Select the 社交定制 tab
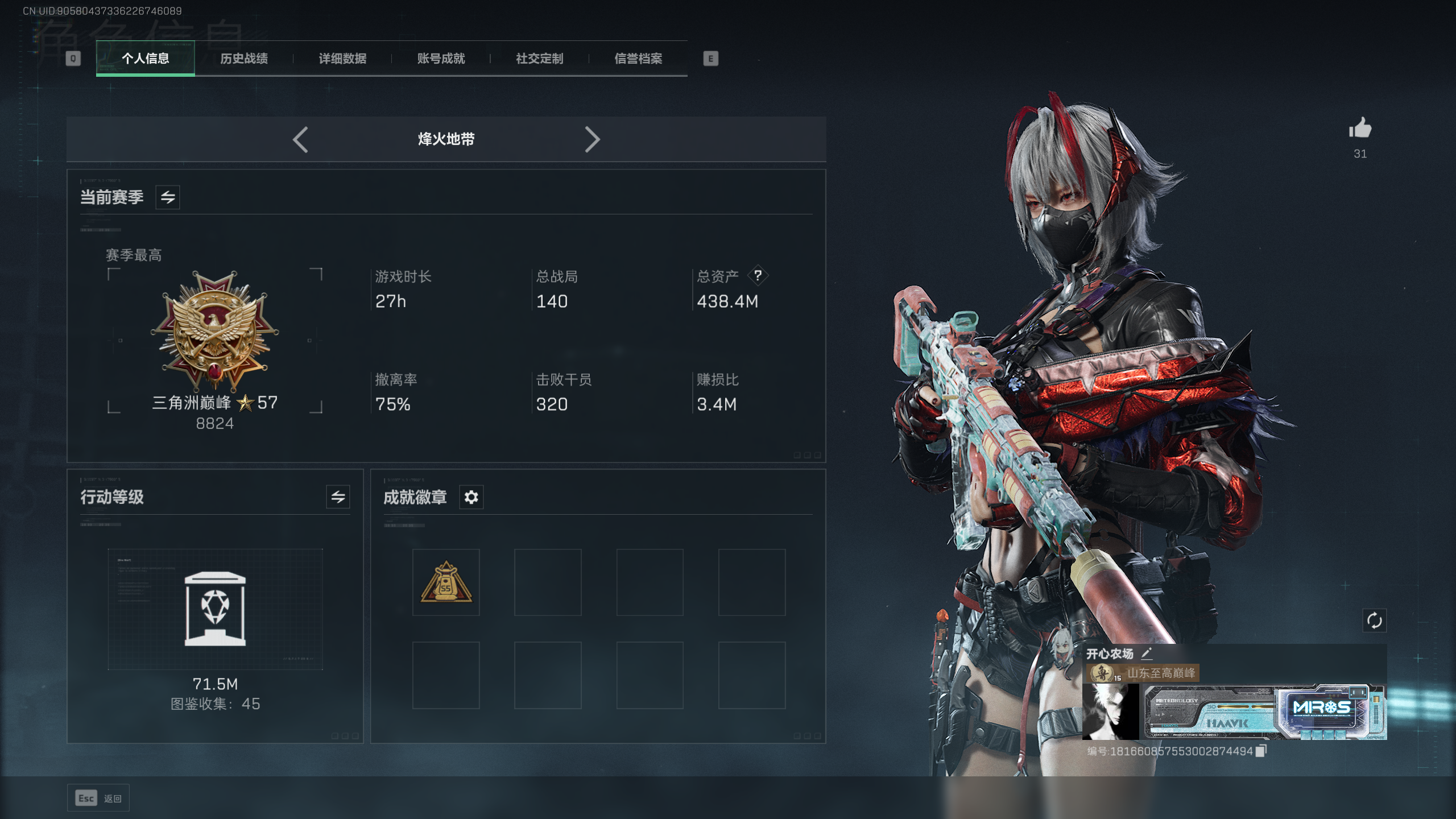 tap(539, 59)
